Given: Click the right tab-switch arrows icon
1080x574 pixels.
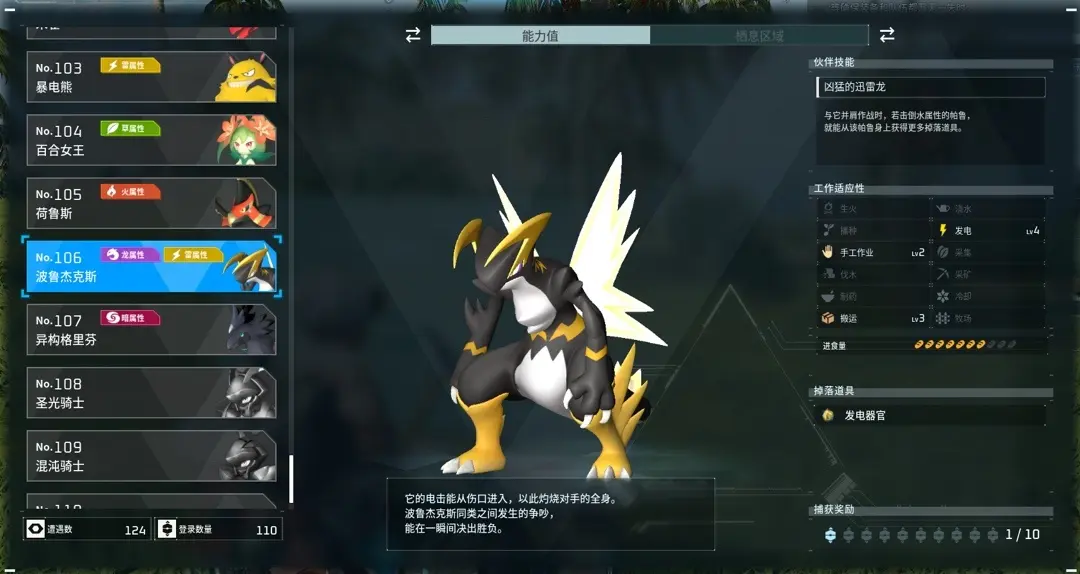Looking at the screenshot, I should (x=887, y=36).
